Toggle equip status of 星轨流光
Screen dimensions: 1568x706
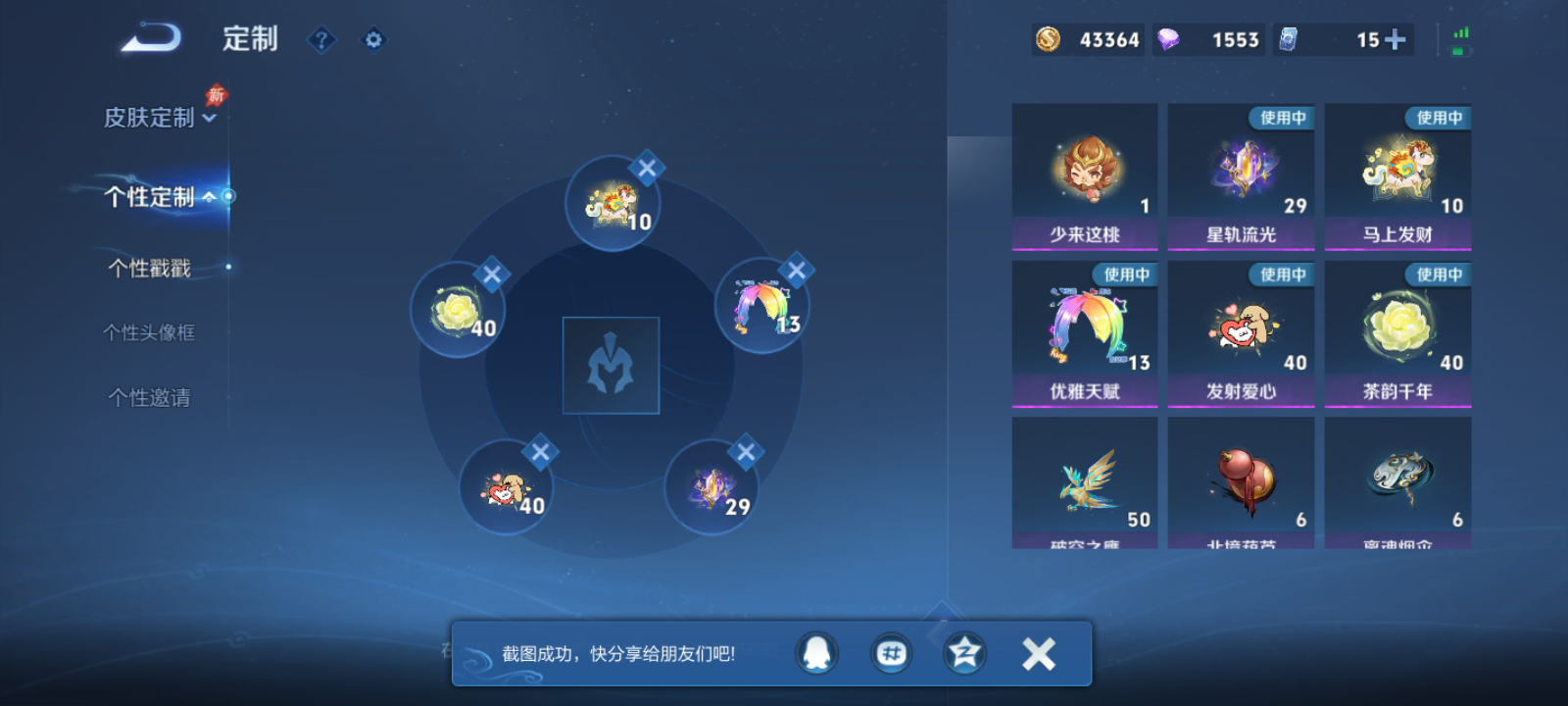1240,176
